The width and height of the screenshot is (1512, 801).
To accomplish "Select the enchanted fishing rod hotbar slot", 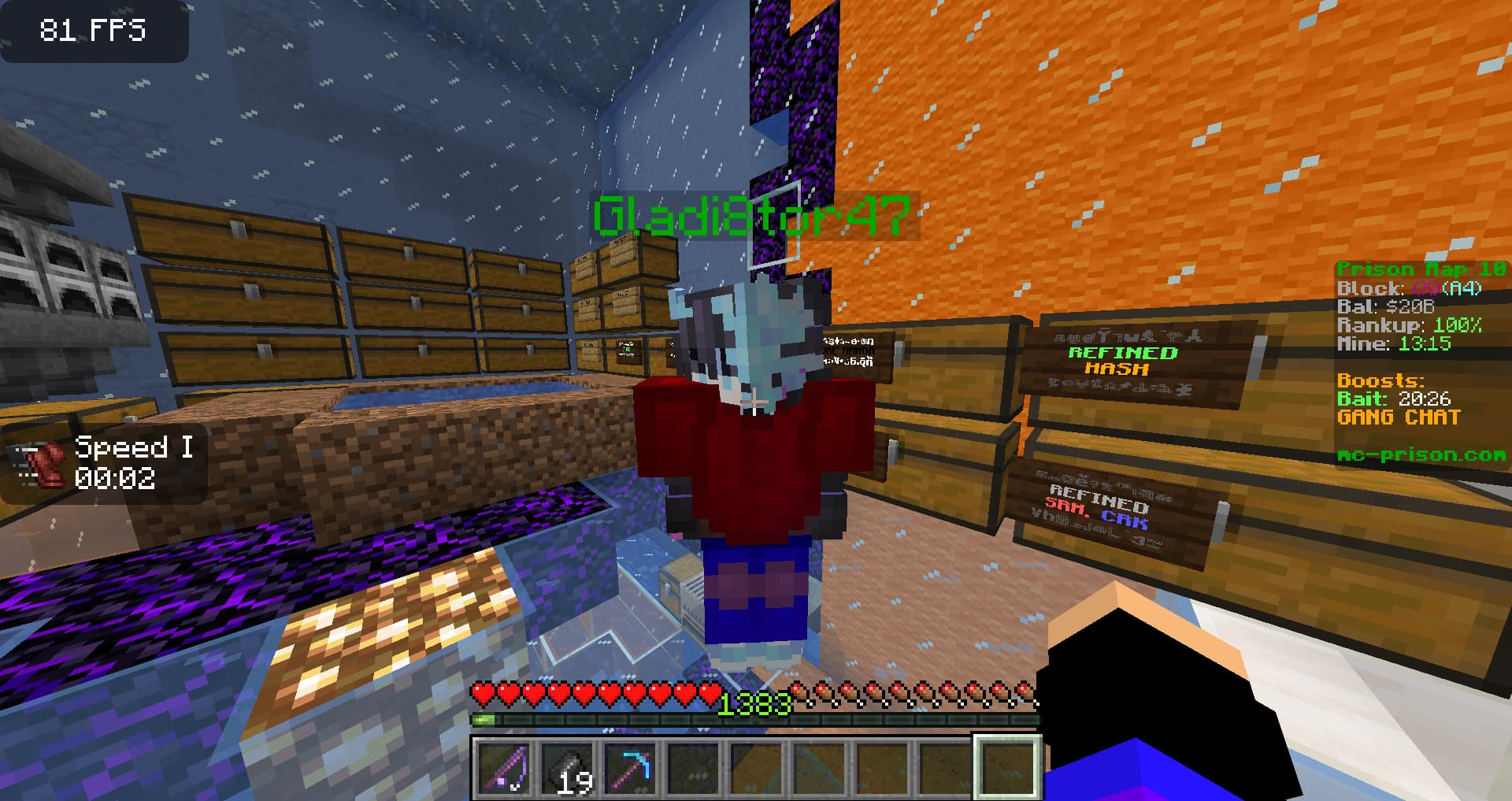I will (504, 767).
